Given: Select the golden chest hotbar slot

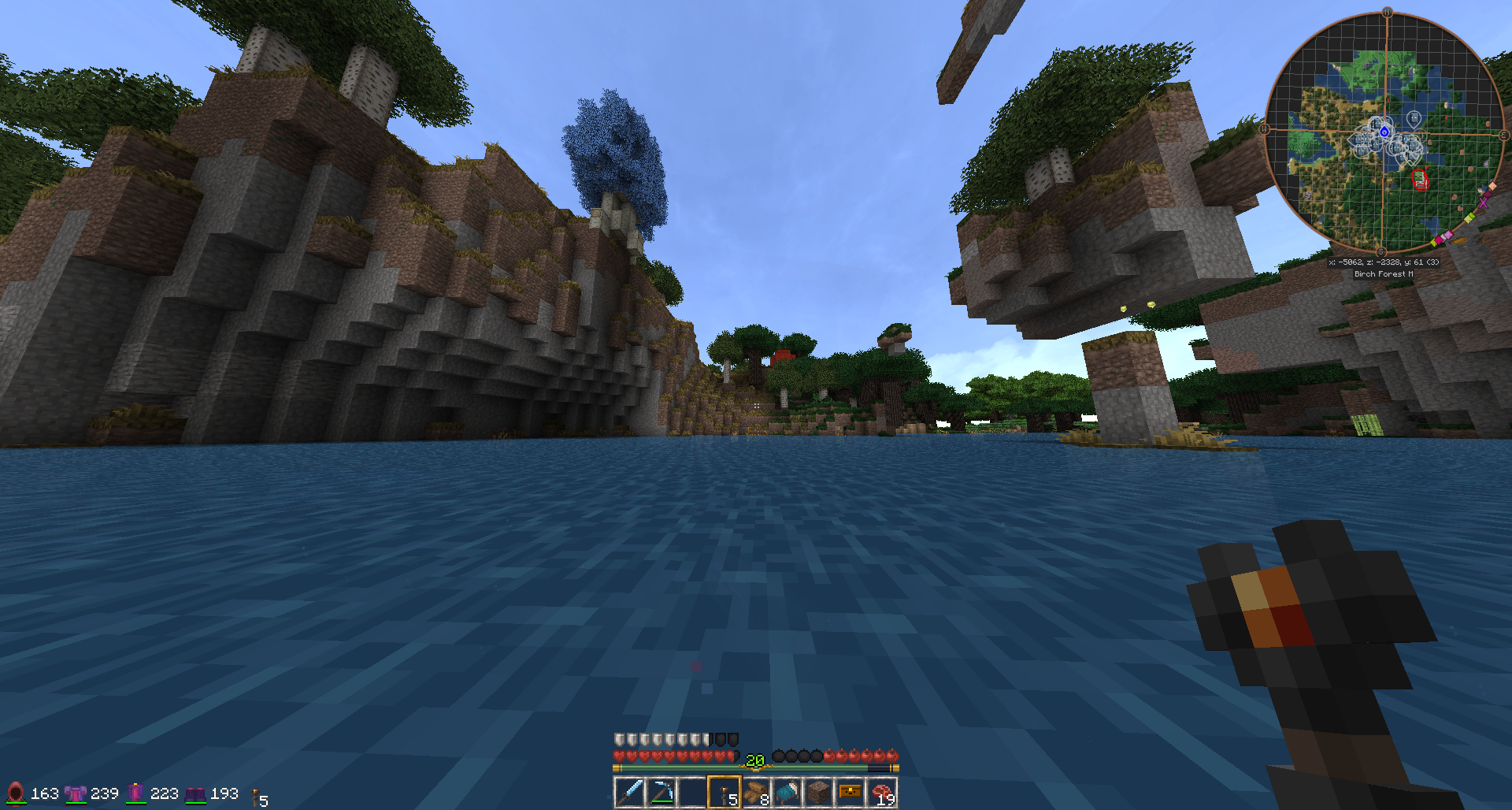Looking at the screenshot, I should pos(850,792).
